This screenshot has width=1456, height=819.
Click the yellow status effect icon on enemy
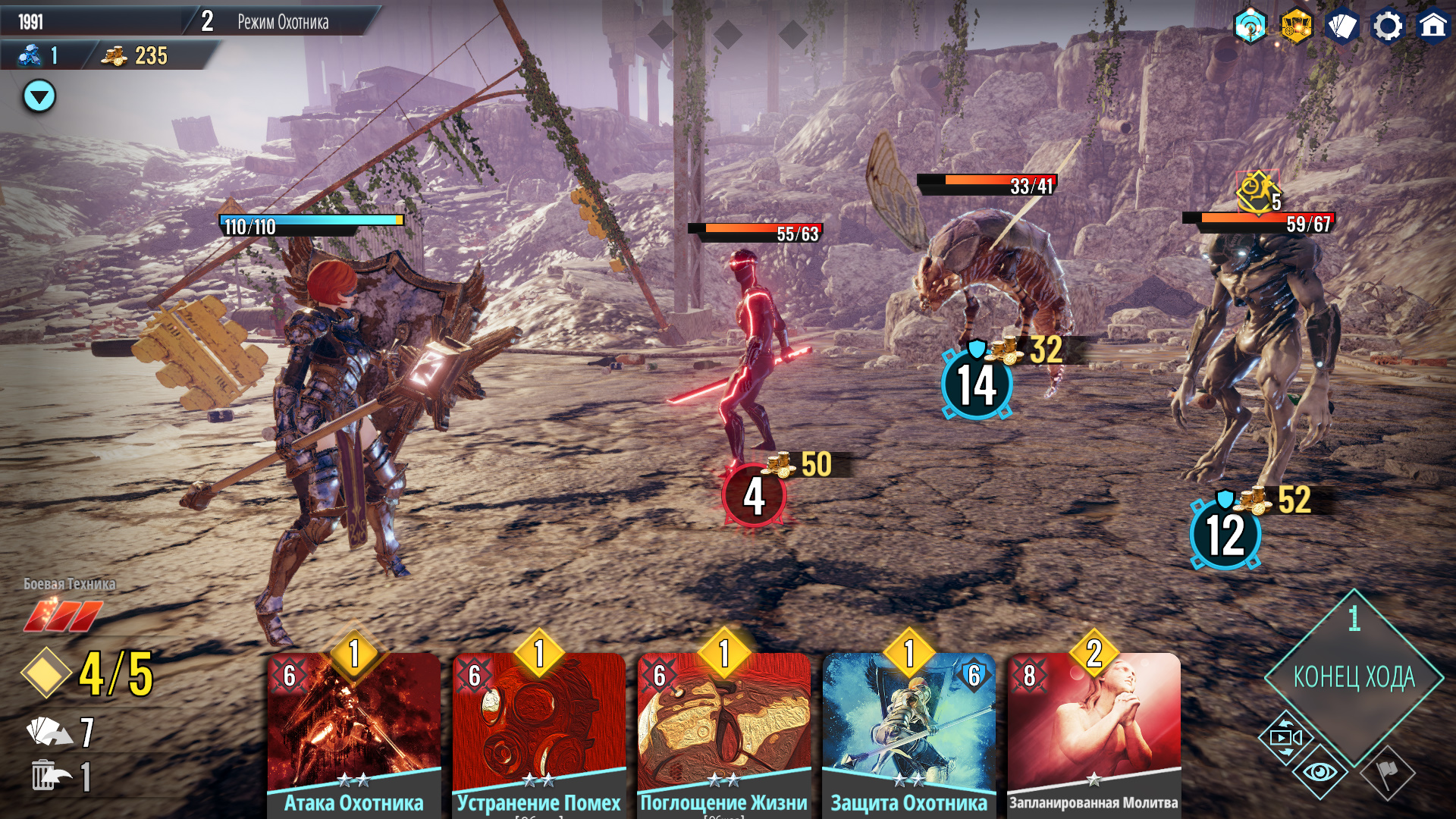[x=1256, y=193]
